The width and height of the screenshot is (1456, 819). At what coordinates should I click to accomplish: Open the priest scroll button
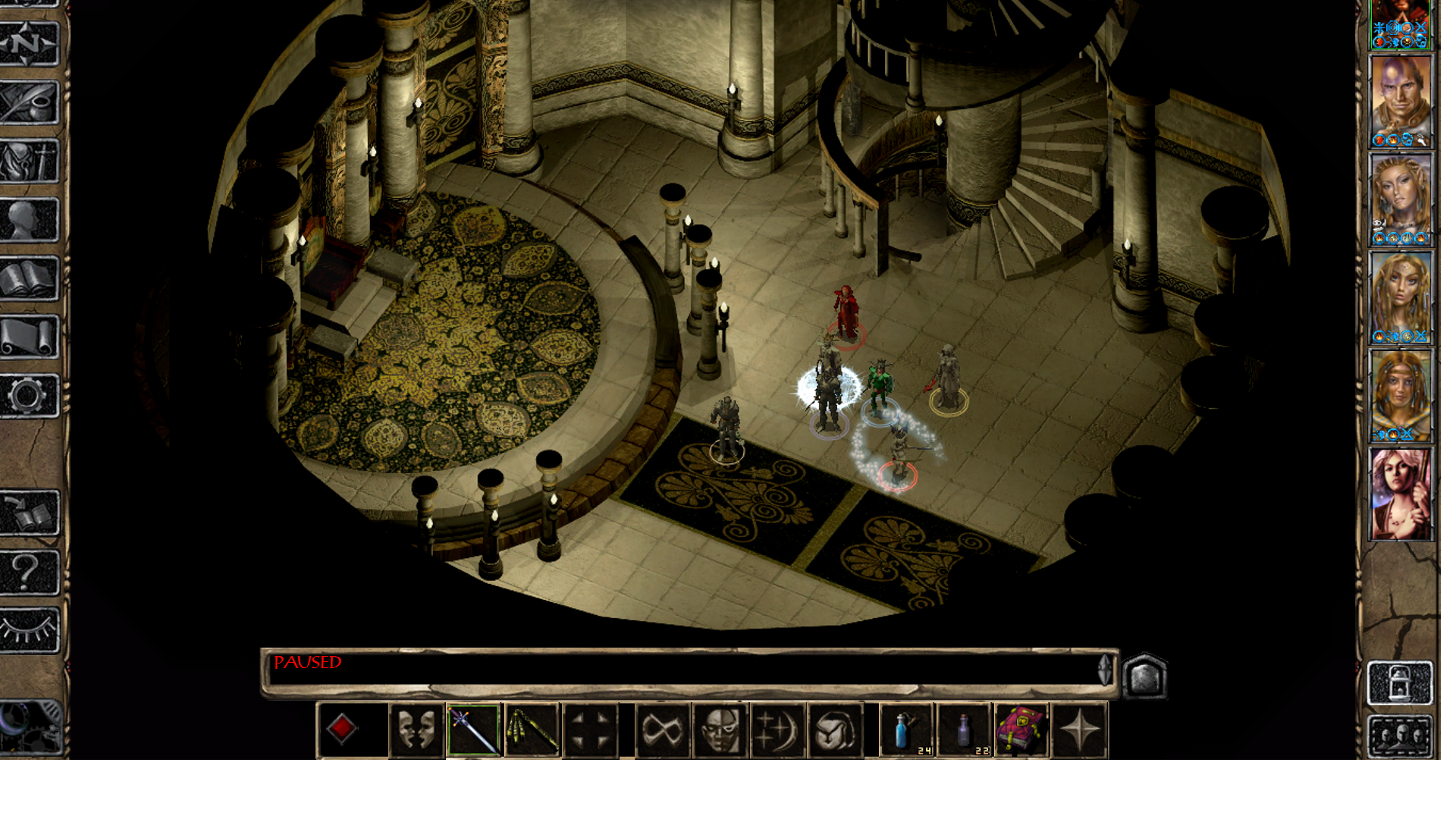[30, 337]
